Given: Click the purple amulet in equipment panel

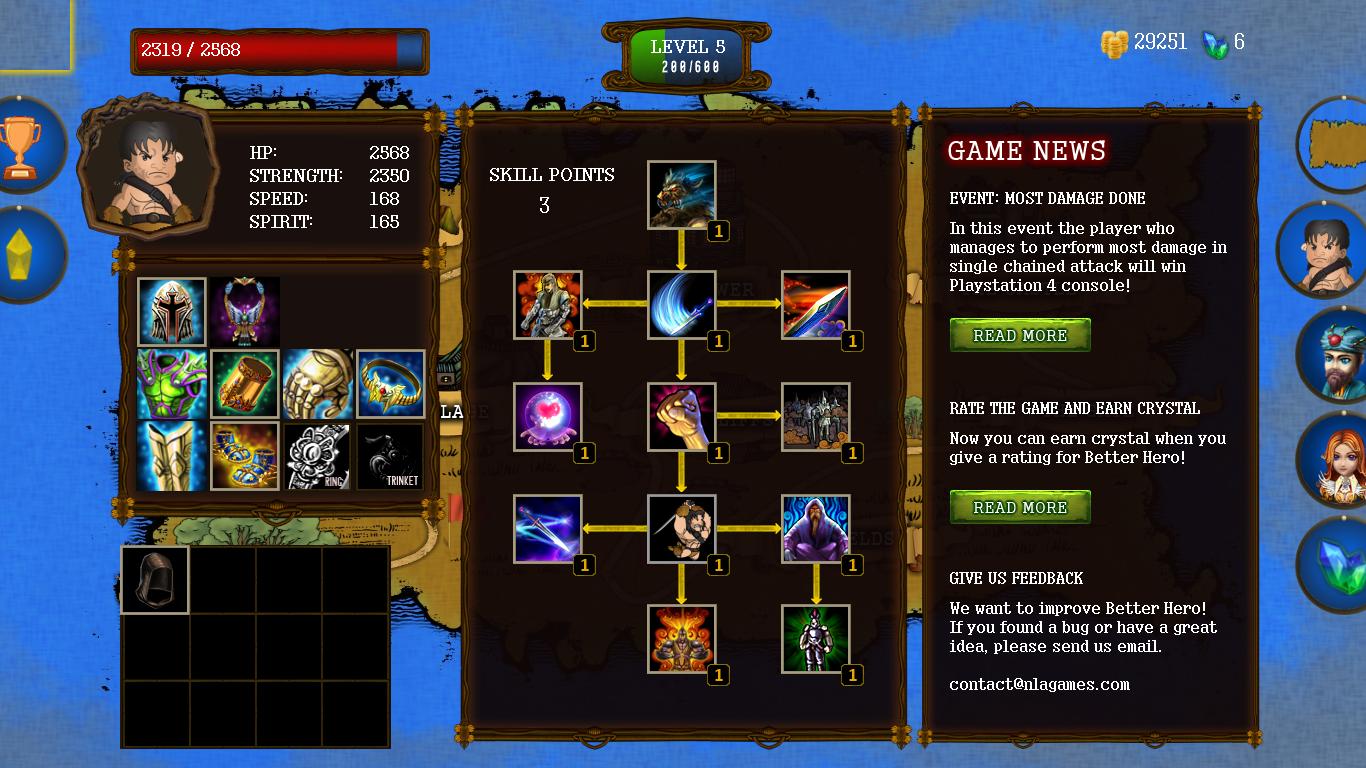Looking at the screenshot, I should pos(244,310).
